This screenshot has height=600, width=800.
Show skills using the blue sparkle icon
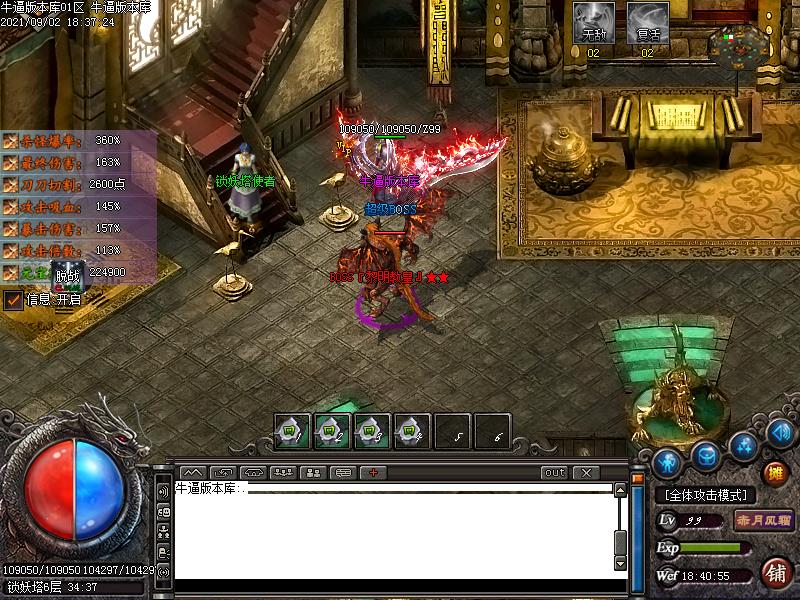tap(742, 444)
